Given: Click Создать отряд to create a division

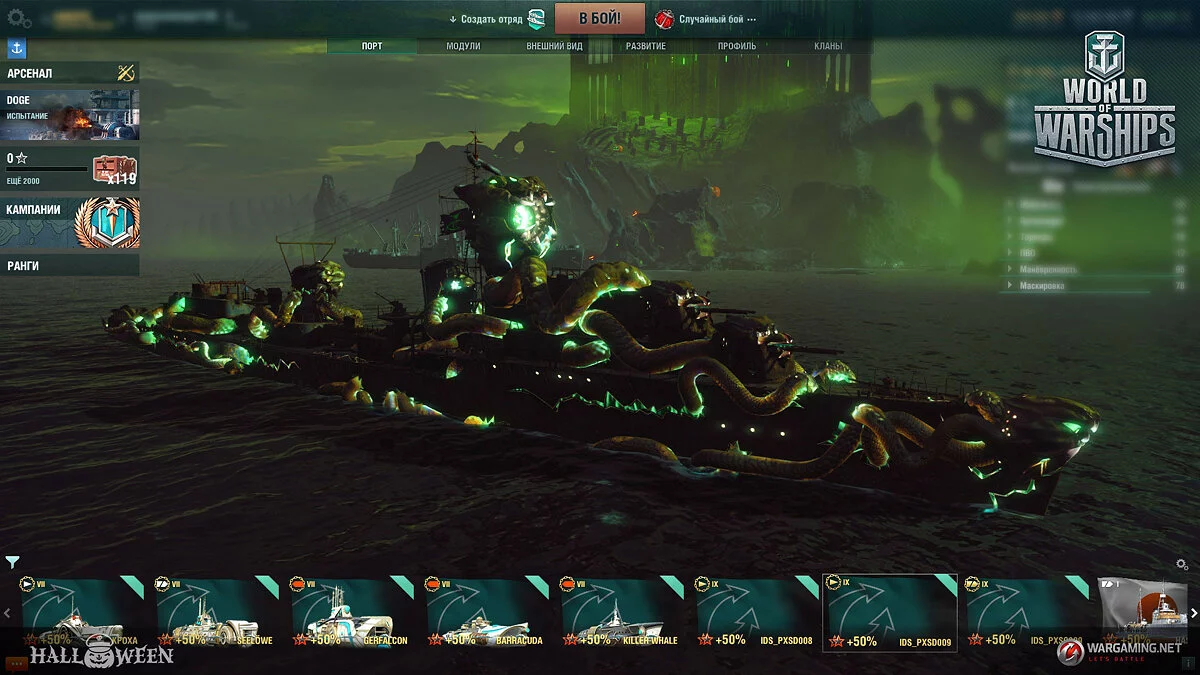Looking at the screenshot, I should (x=492, y=19).
